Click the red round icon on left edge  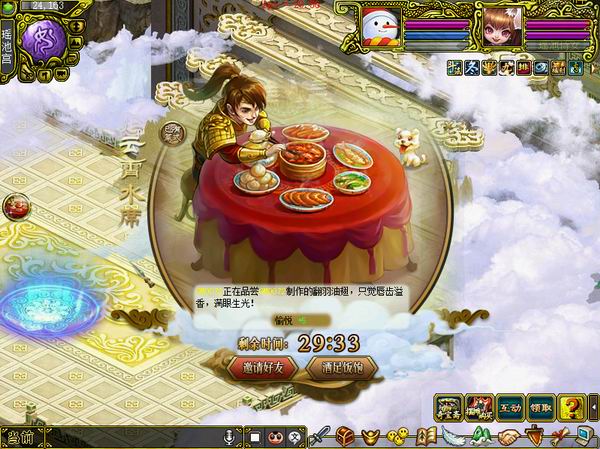click(15, 206)
